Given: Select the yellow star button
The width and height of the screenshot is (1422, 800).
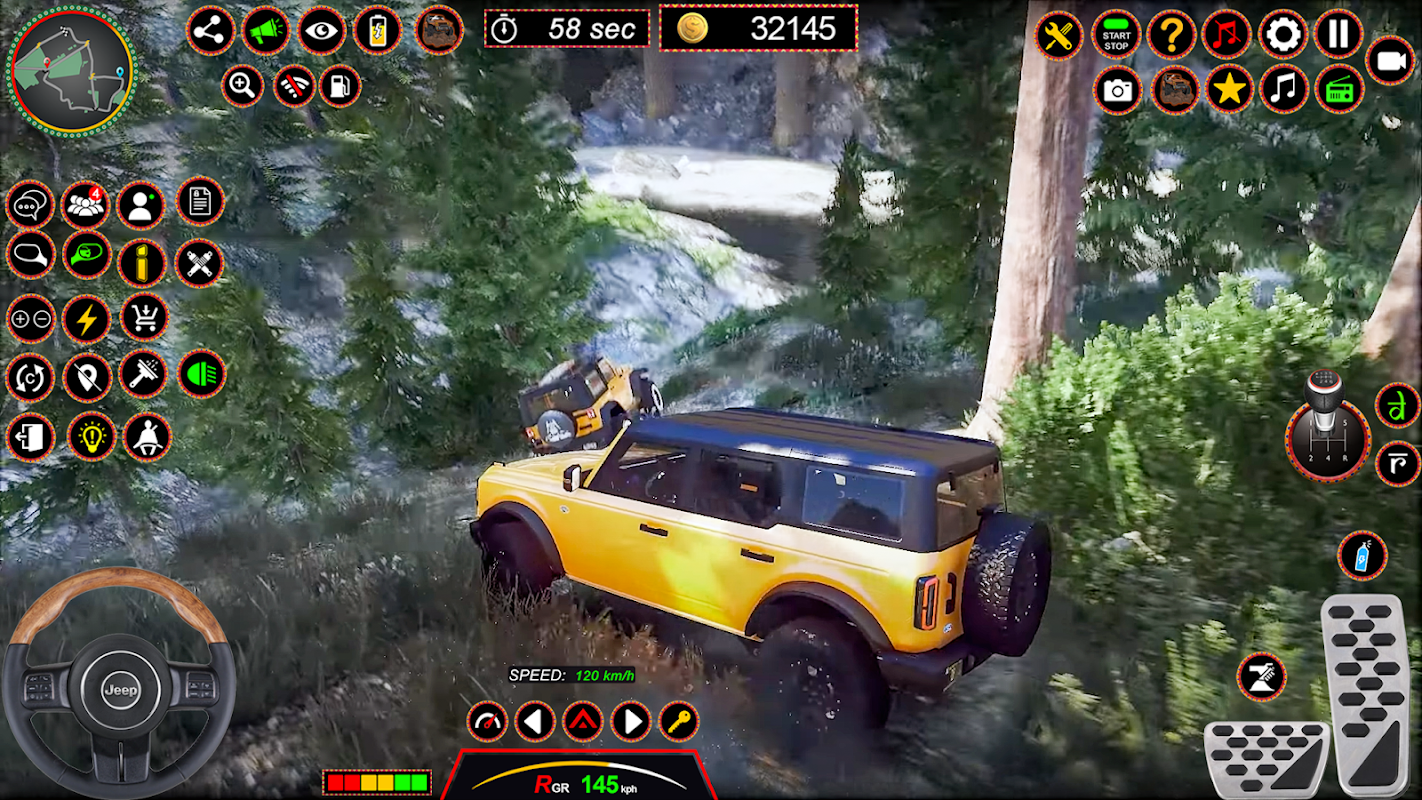Looking at the screenshot, I should coord(1229,91).
